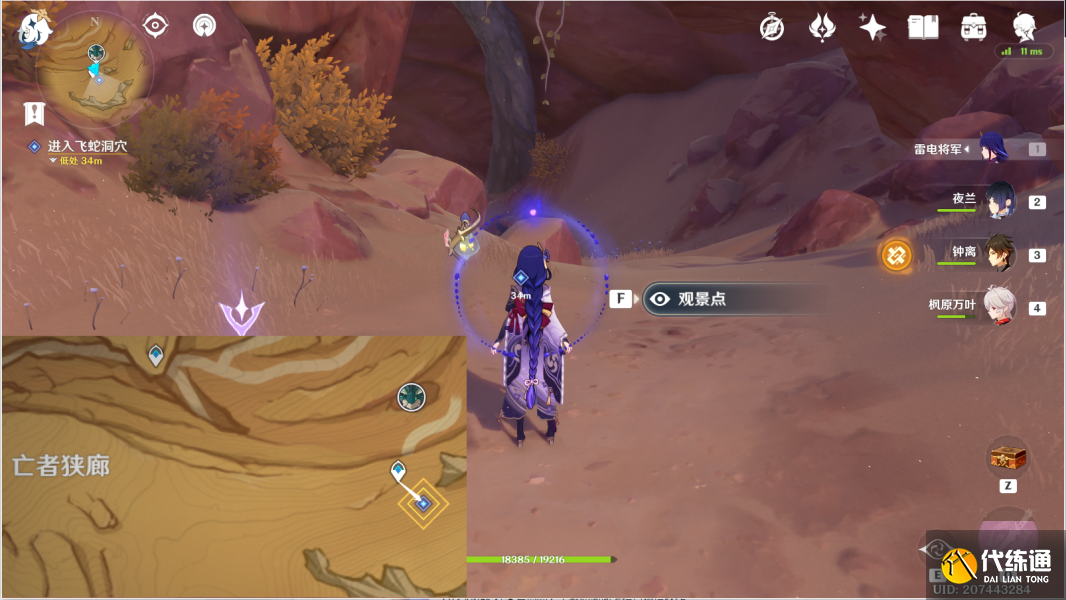Screen dimensions: 1066x600
Task: Select the round green domain map marker
Action: 411,397
